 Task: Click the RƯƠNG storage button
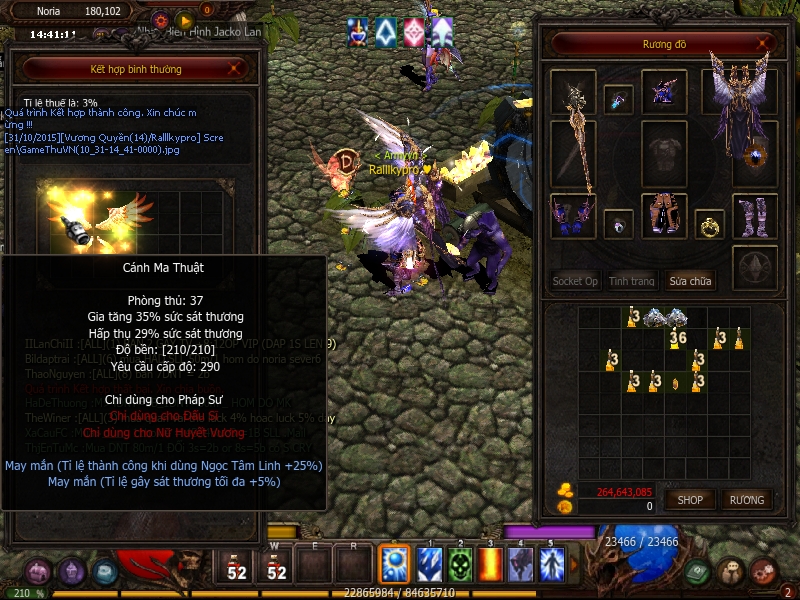coord(746,499)
